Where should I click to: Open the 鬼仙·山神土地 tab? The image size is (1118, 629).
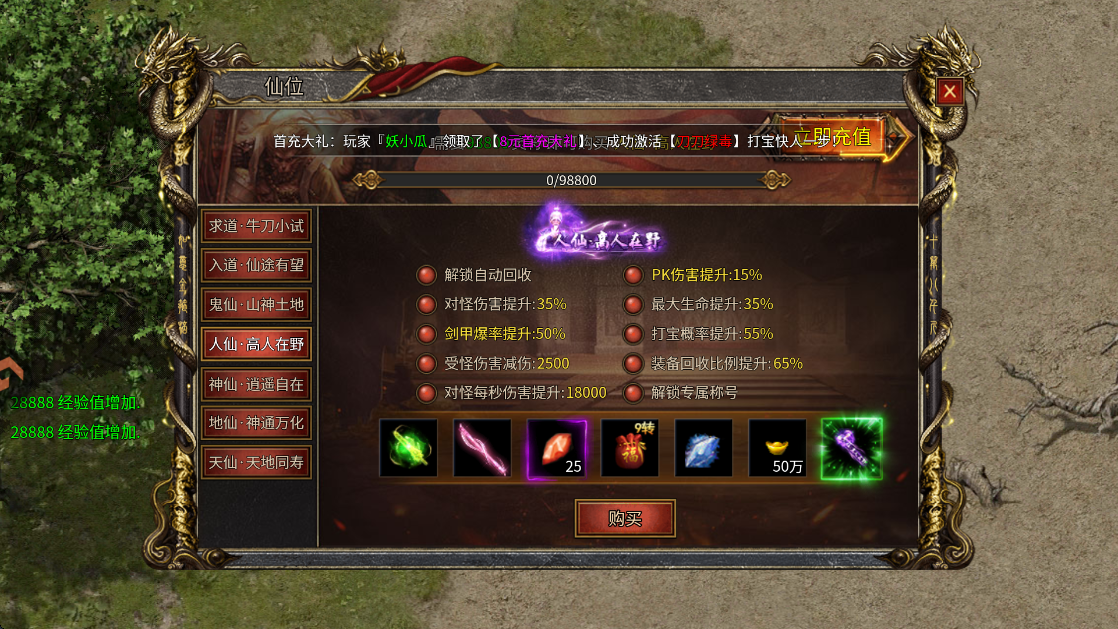[x=256, y=304]
